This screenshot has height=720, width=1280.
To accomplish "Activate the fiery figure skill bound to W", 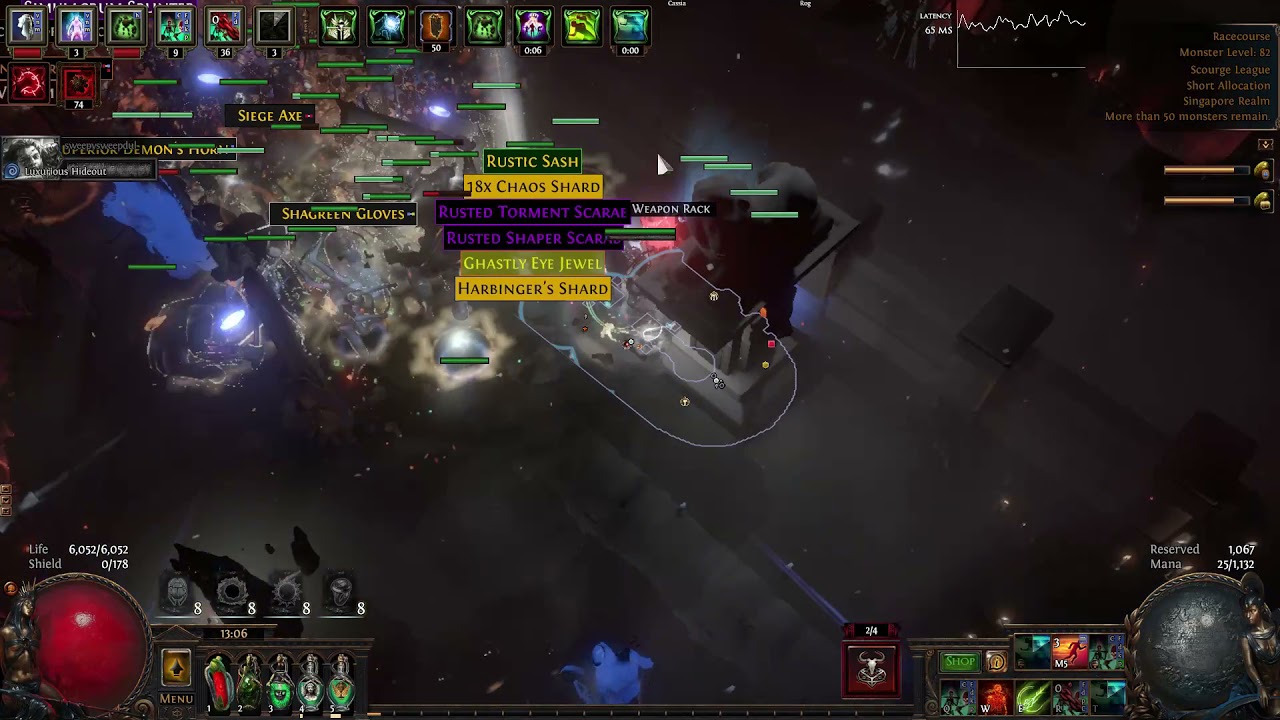I will point(995,697).
